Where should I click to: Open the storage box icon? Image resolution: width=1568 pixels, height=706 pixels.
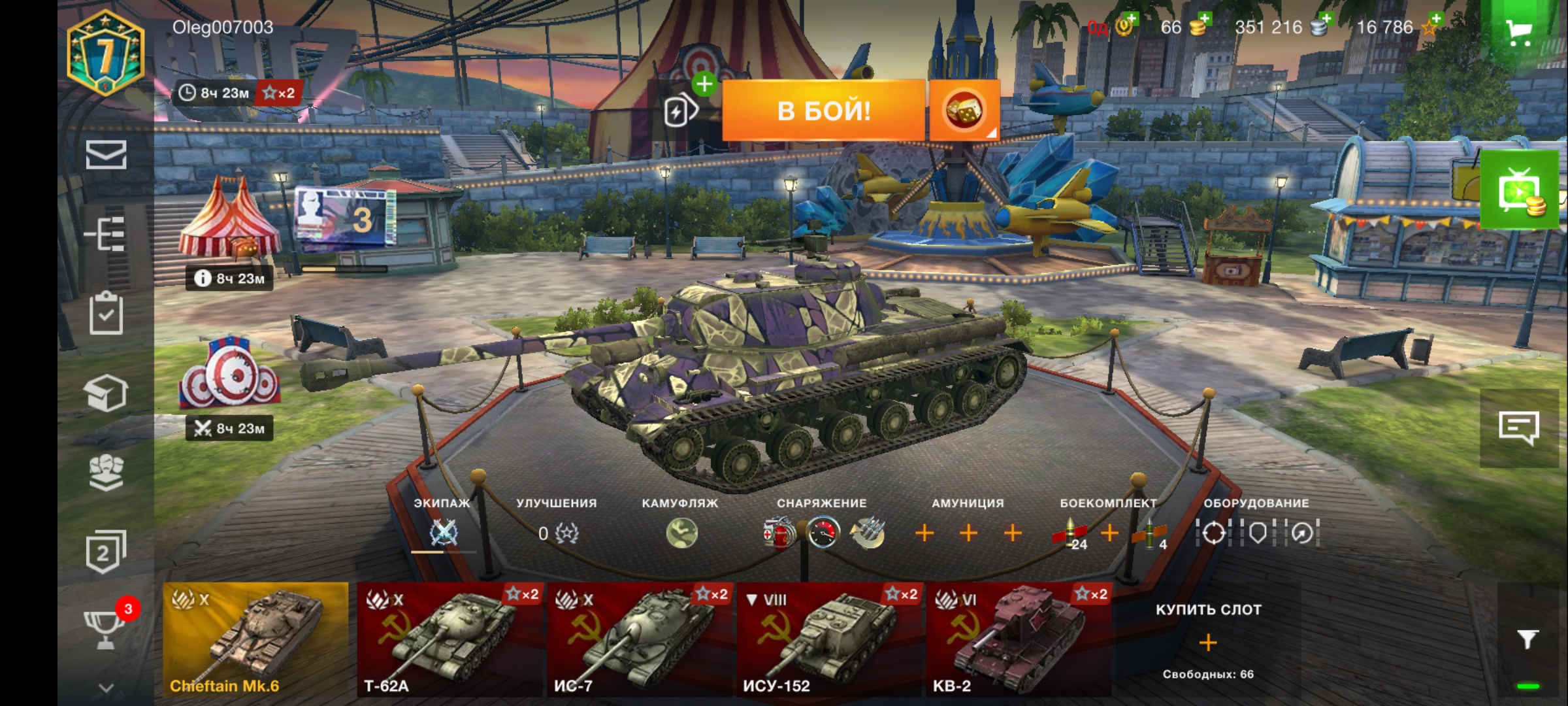106,393
